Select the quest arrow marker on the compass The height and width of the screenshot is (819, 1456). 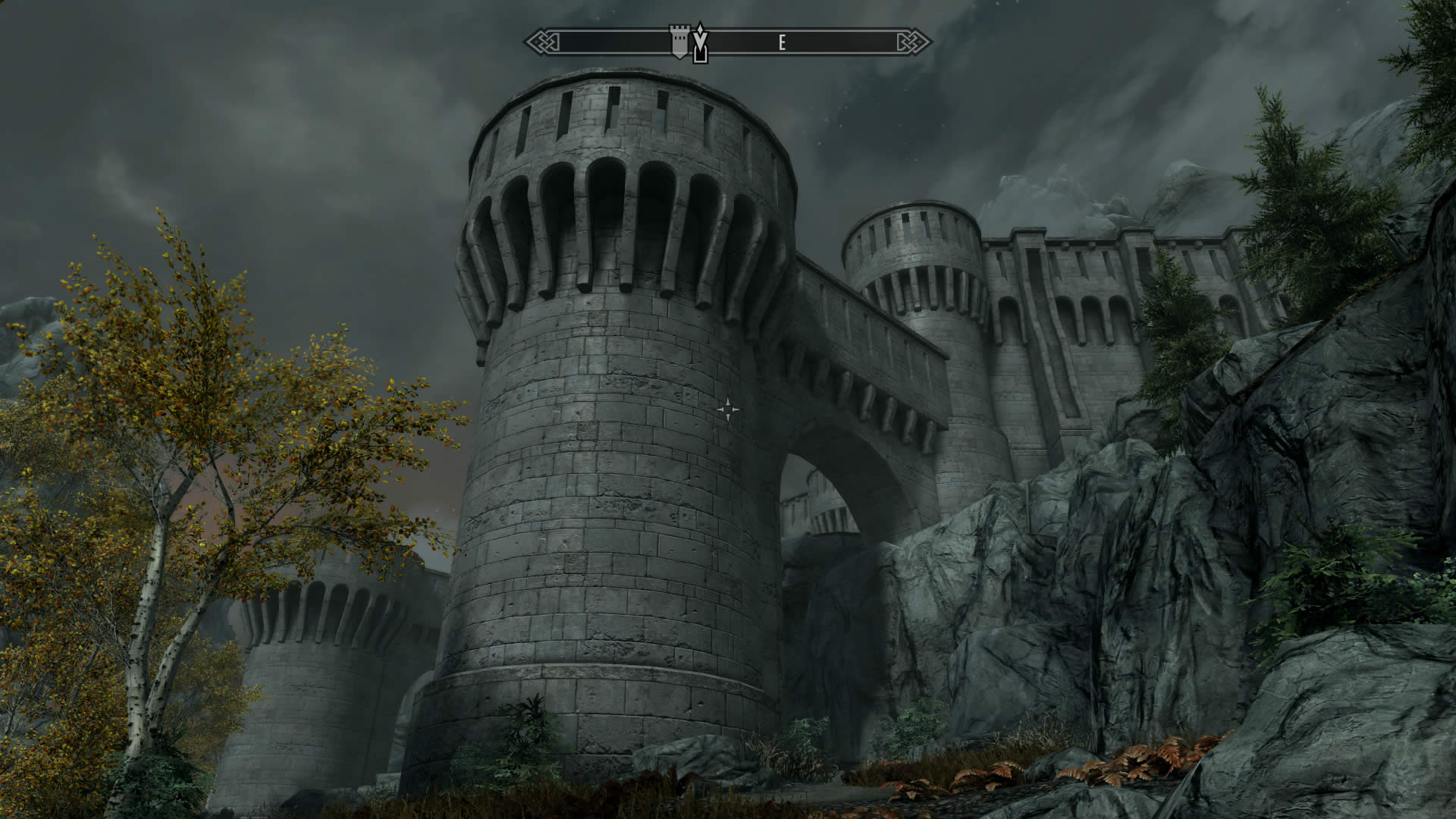[701, 44]
